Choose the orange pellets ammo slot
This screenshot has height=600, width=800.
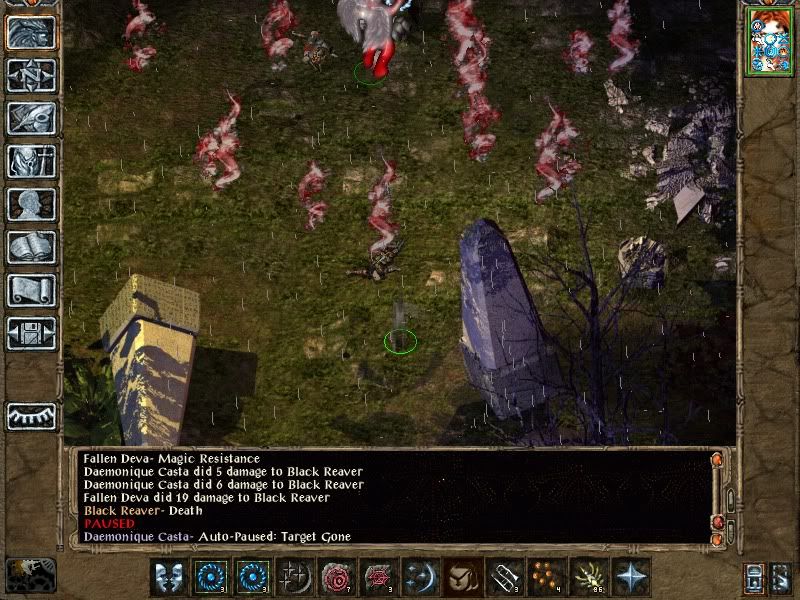coord(546,578)
